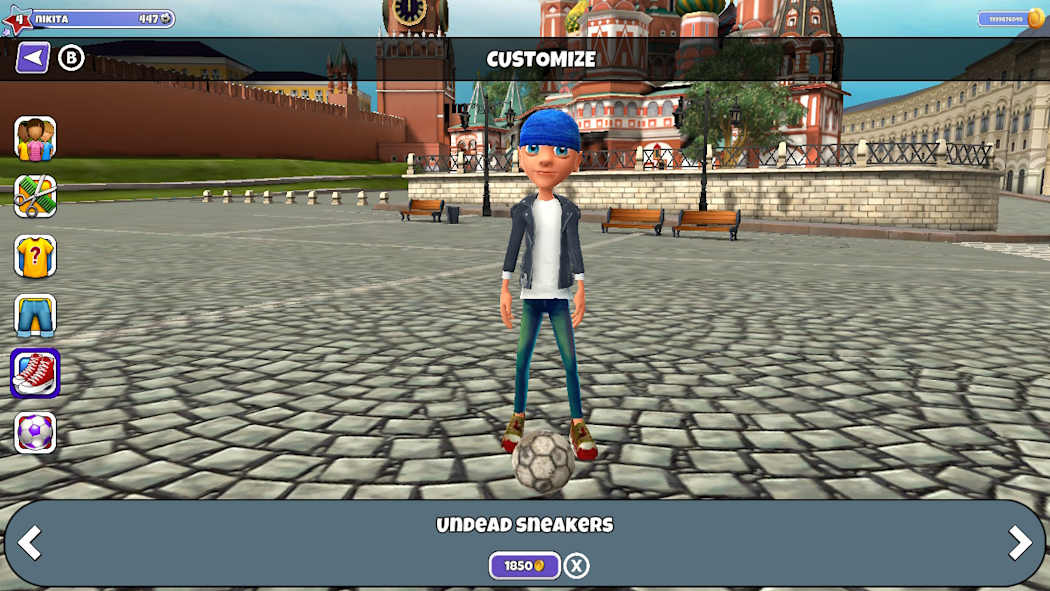Select the scissors and comb hairstyle category

click(x=35, y=197)
